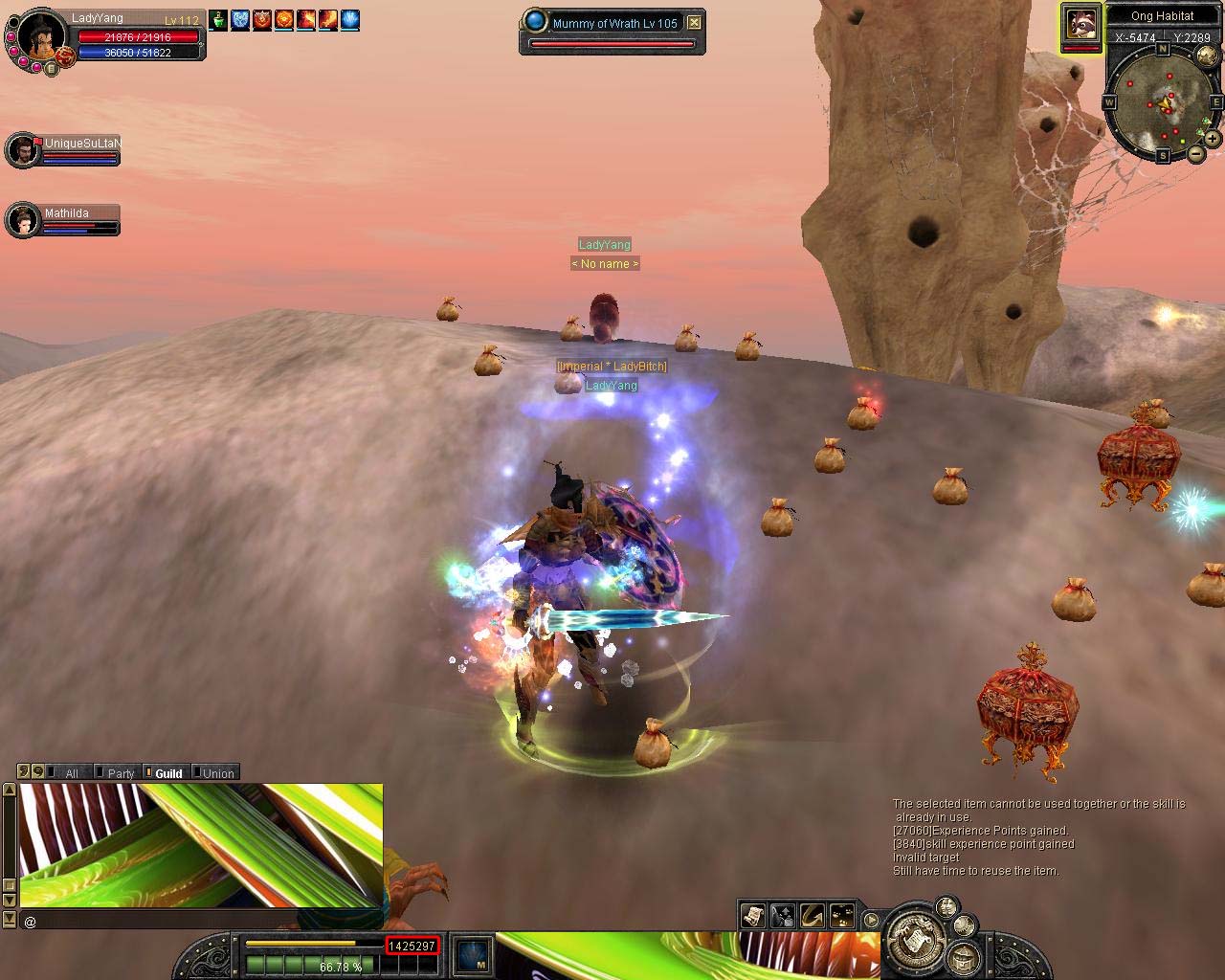This screenshot has width=1225, height=980.
Task: Open the scroll action icon in the action bar
Action: (x=752, y=916)
